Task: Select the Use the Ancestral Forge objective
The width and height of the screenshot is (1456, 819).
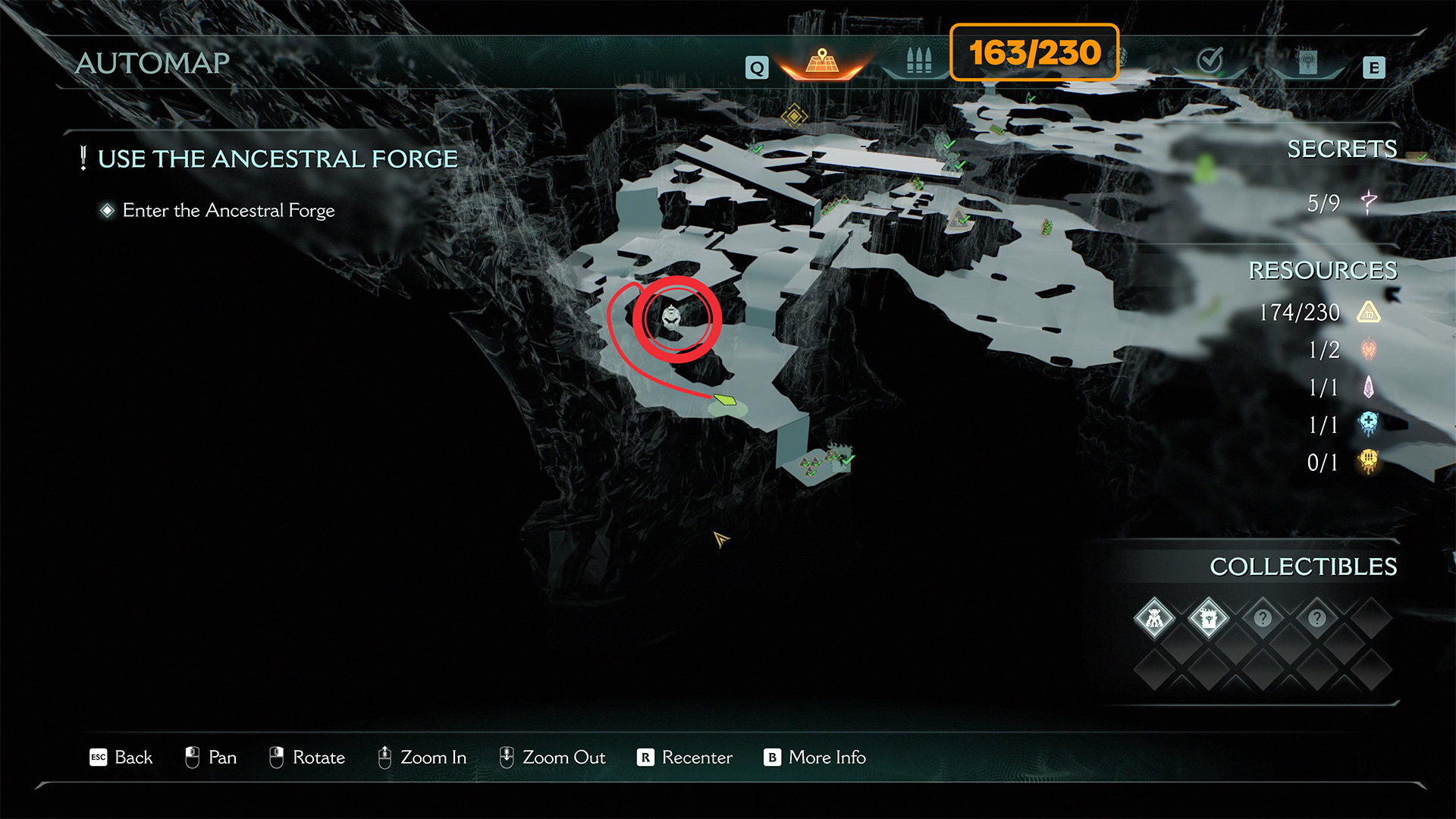Action: 278,159
